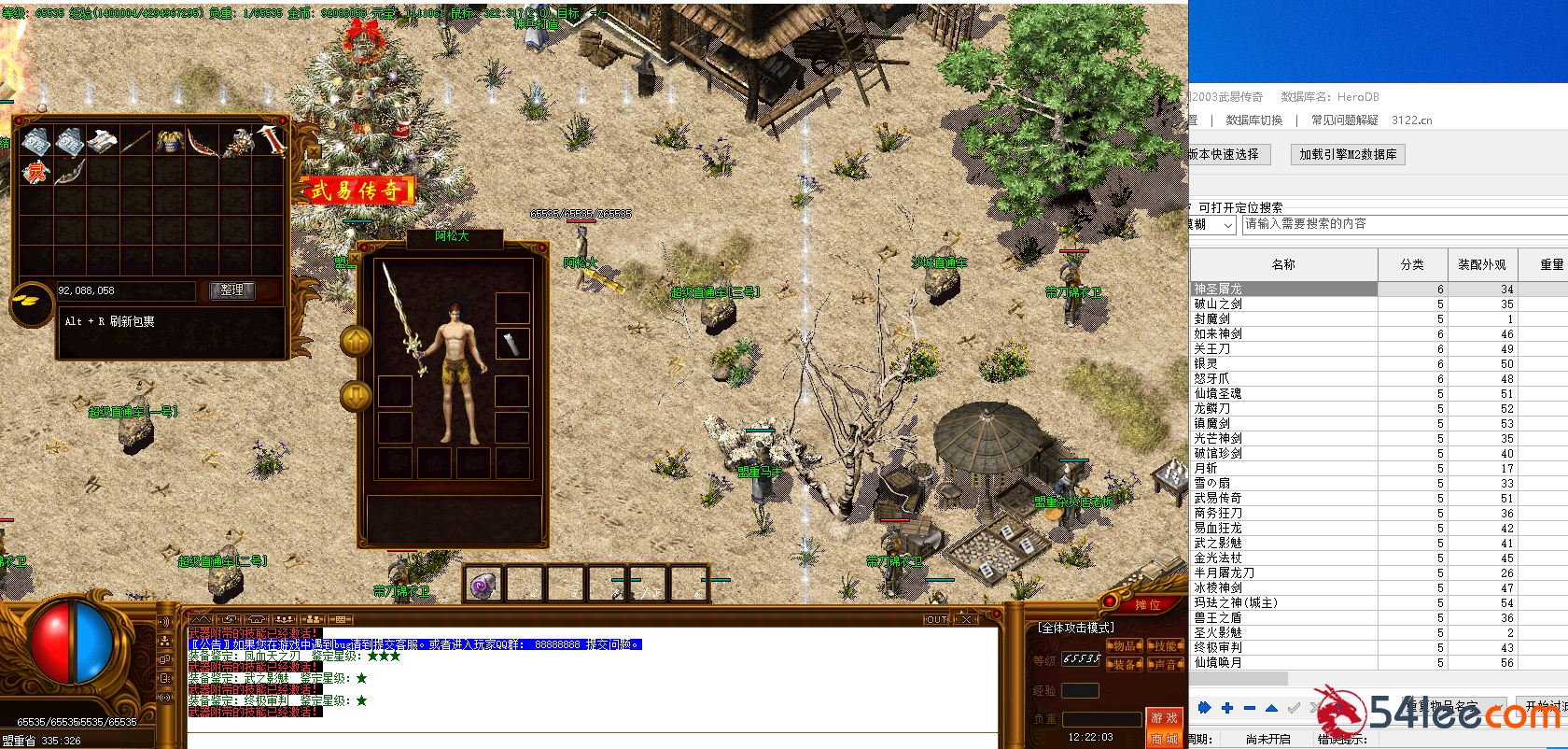Open the 重复物品名字 dropdown
The image size is (1568, 749).
click(1456, 707)
